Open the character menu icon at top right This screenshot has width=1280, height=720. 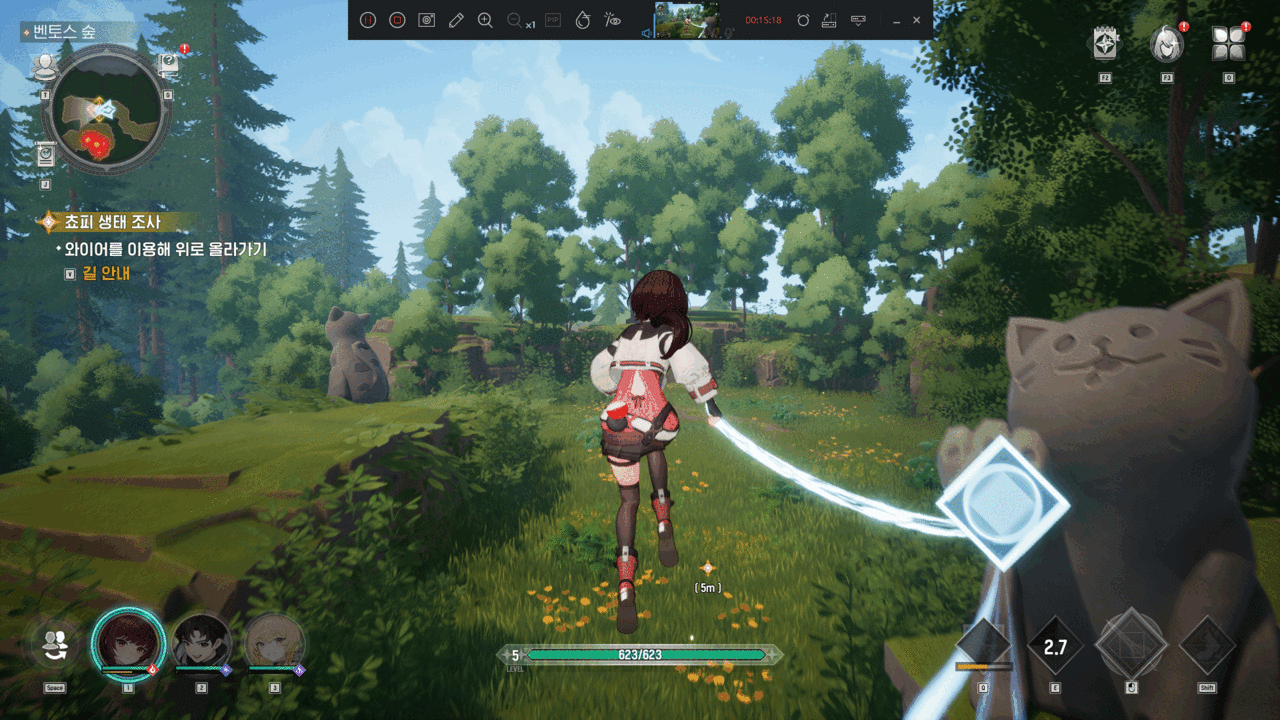point(1166,44)
